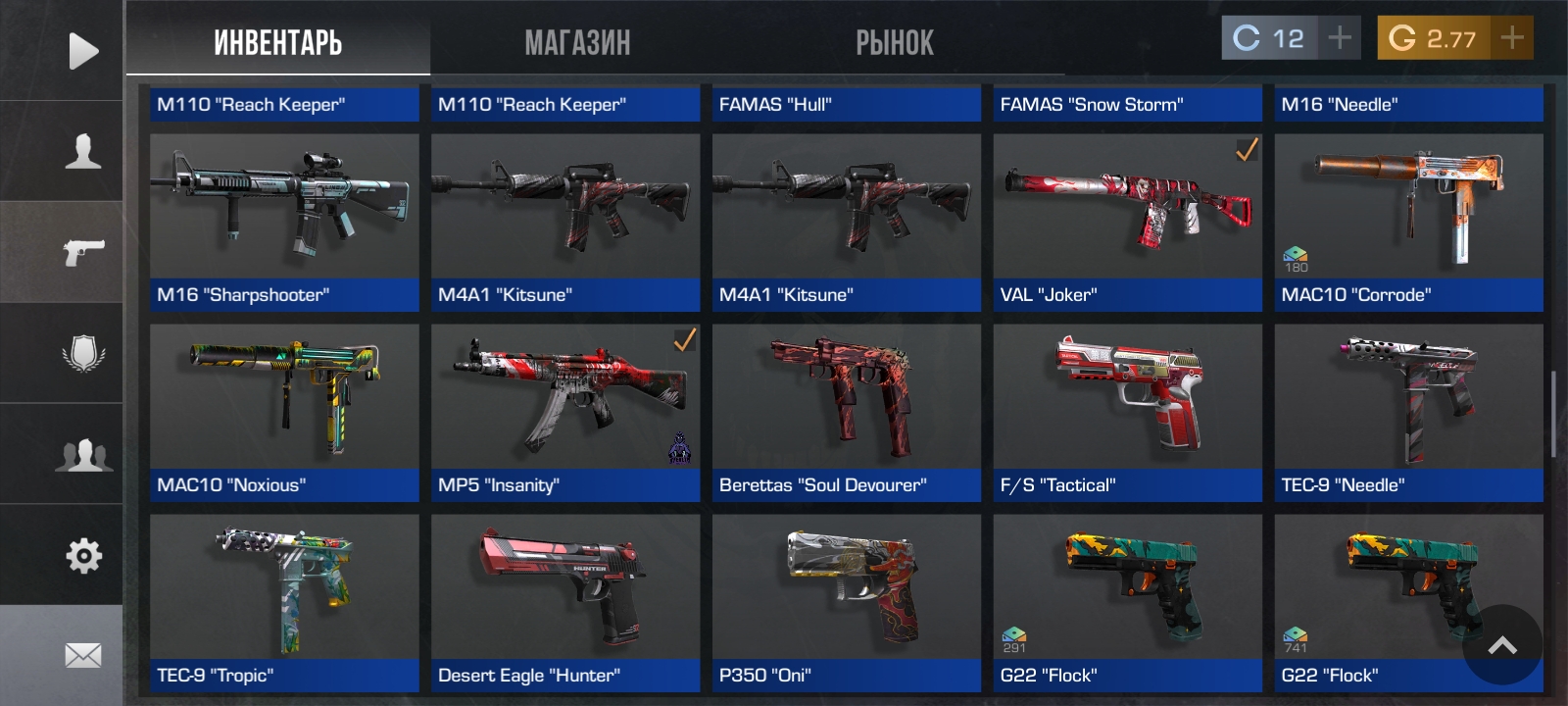The width and height of the screenshot is (1568, 706).
Task: Pick the MAC10 "Noxious" skin
Action: pyautogui.click(x=284, y=412)
